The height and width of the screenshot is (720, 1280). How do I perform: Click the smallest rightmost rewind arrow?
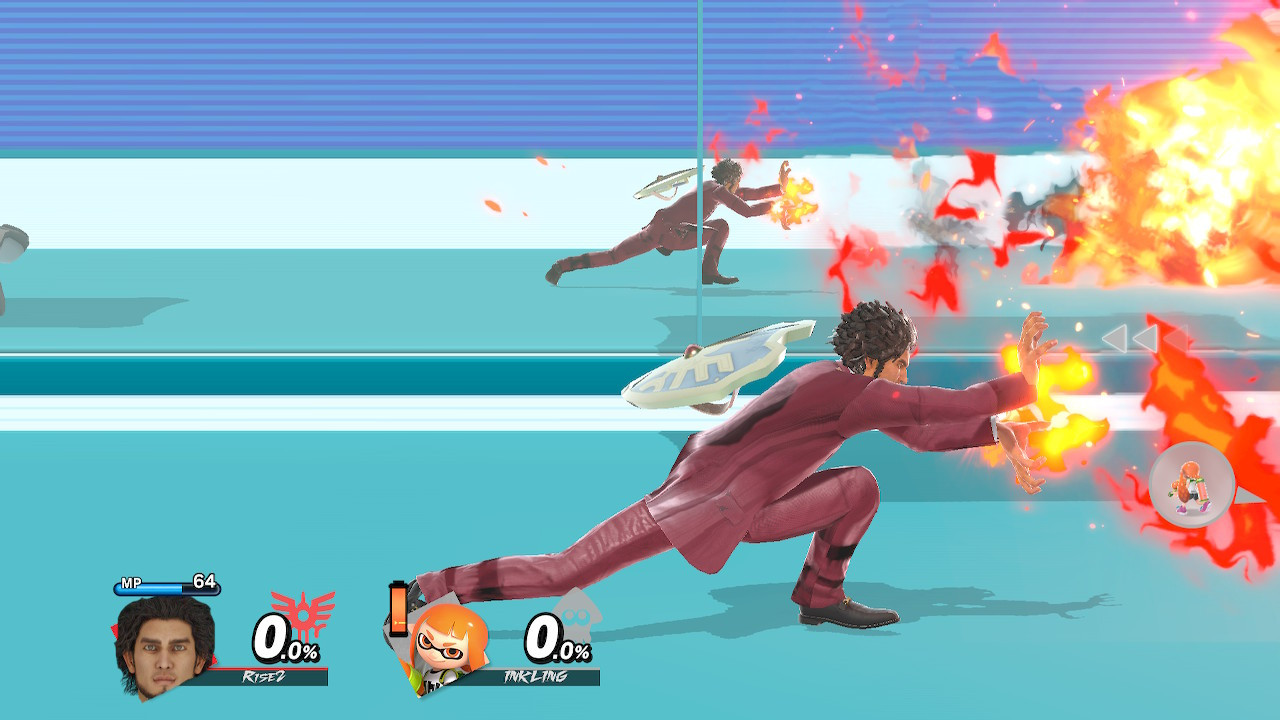click(x=1177, y=338)
